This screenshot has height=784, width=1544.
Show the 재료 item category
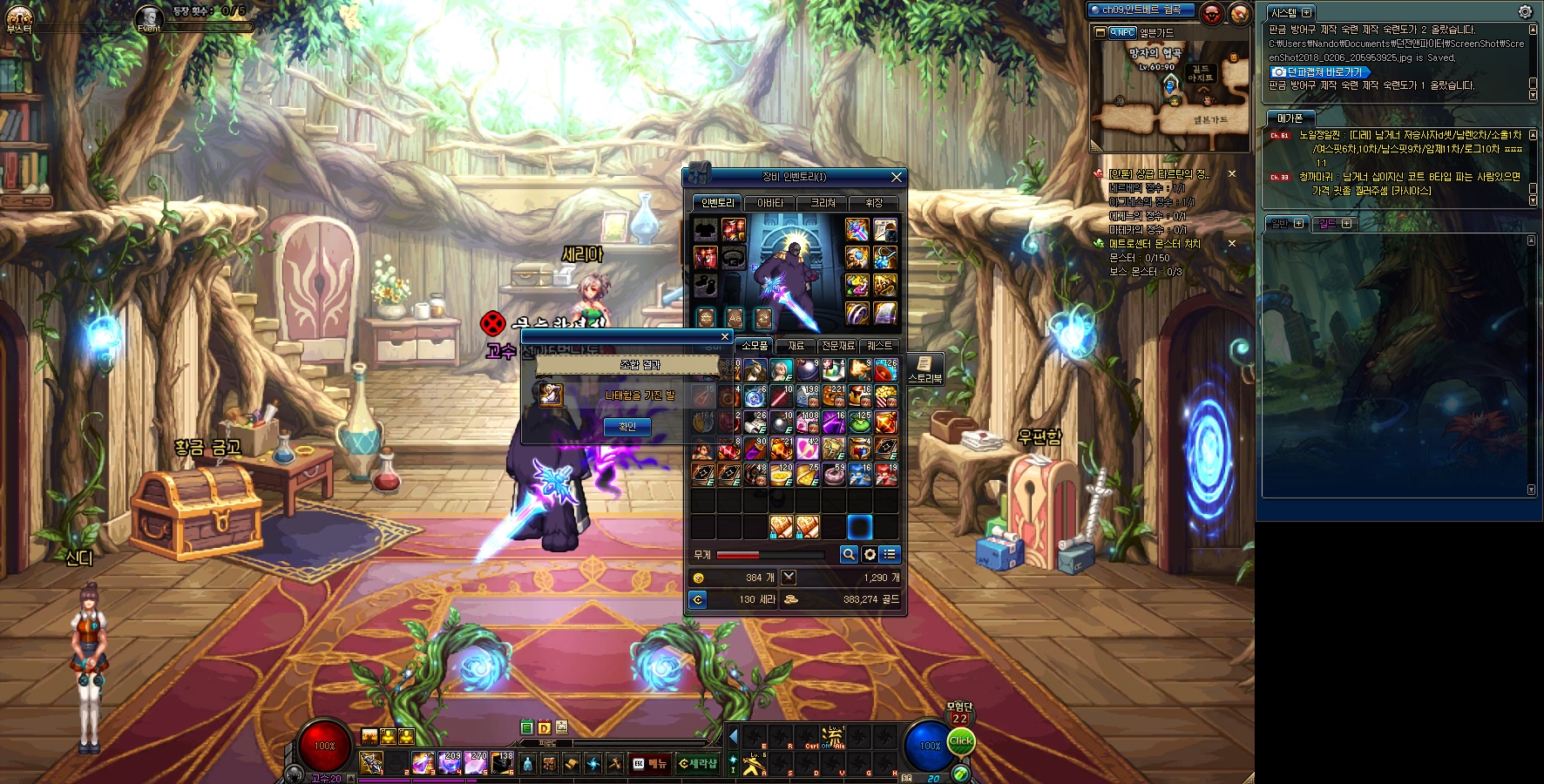(x=796, y=346)
